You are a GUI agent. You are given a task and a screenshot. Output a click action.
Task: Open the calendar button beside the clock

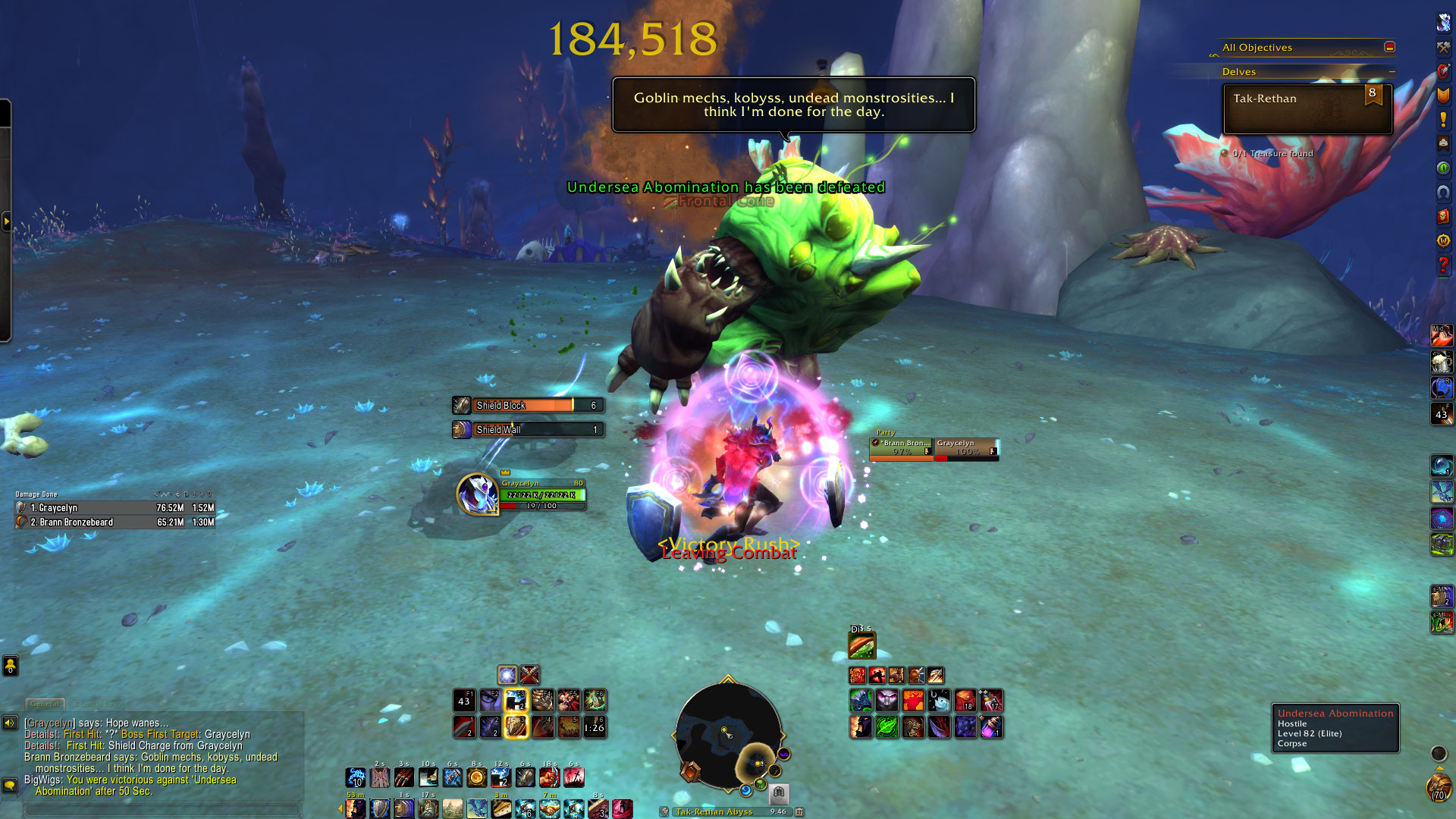(799, 811)
